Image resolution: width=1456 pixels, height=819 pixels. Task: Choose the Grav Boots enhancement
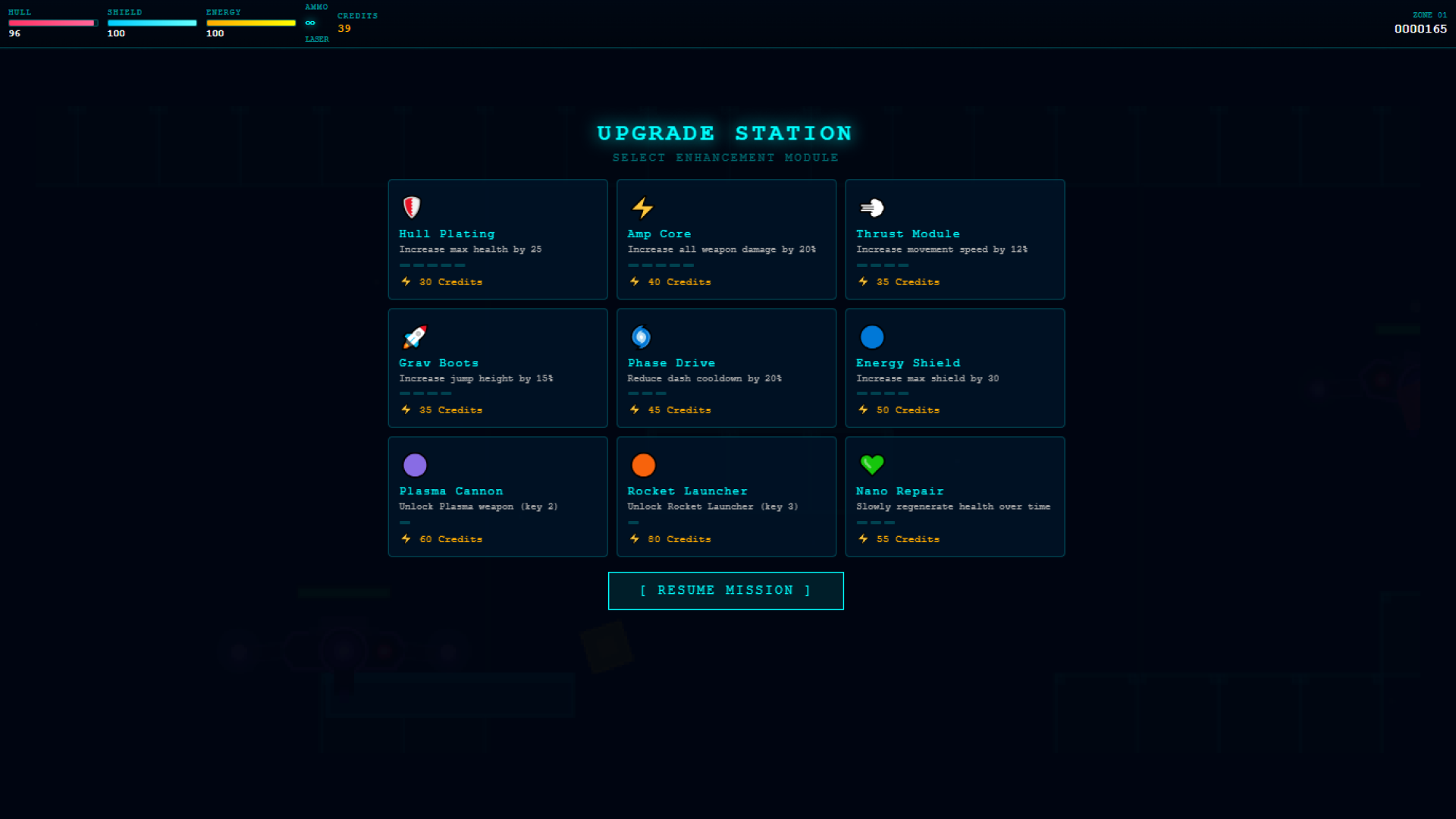click(497, 368)
